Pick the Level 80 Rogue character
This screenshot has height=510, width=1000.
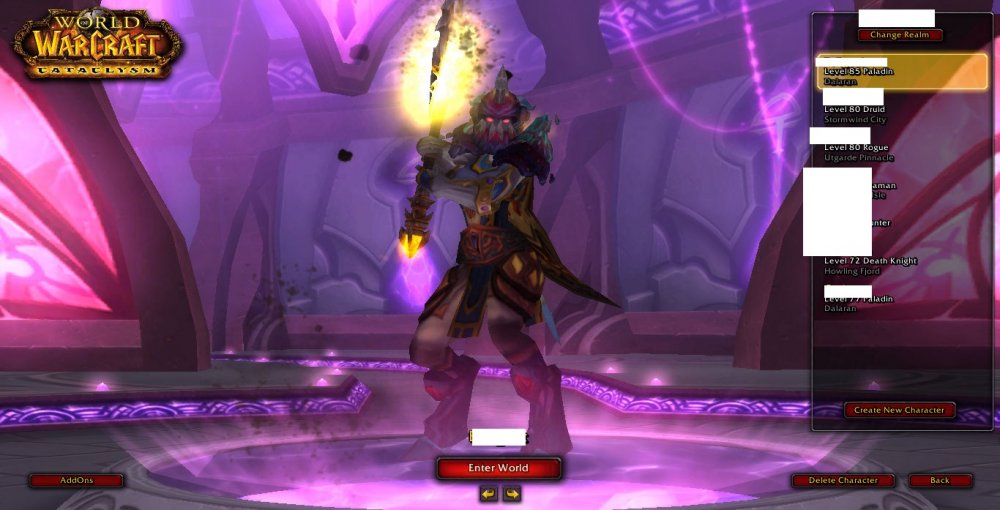[x=880, y=148]
